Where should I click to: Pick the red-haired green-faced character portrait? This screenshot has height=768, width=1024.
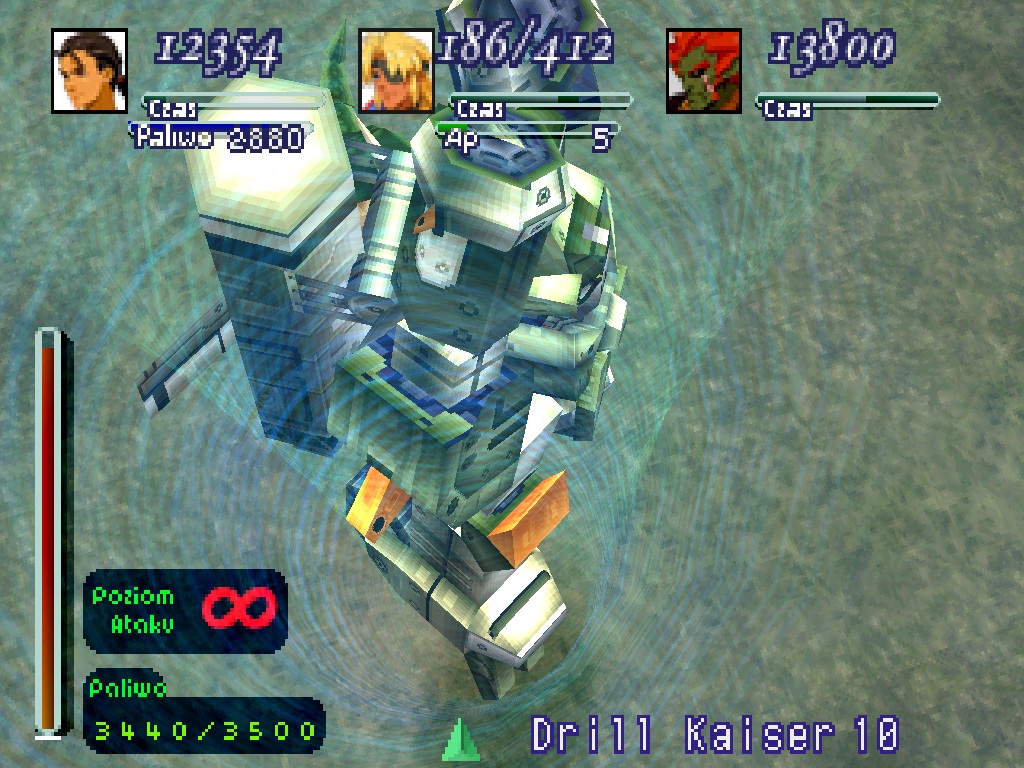(704, 71)
